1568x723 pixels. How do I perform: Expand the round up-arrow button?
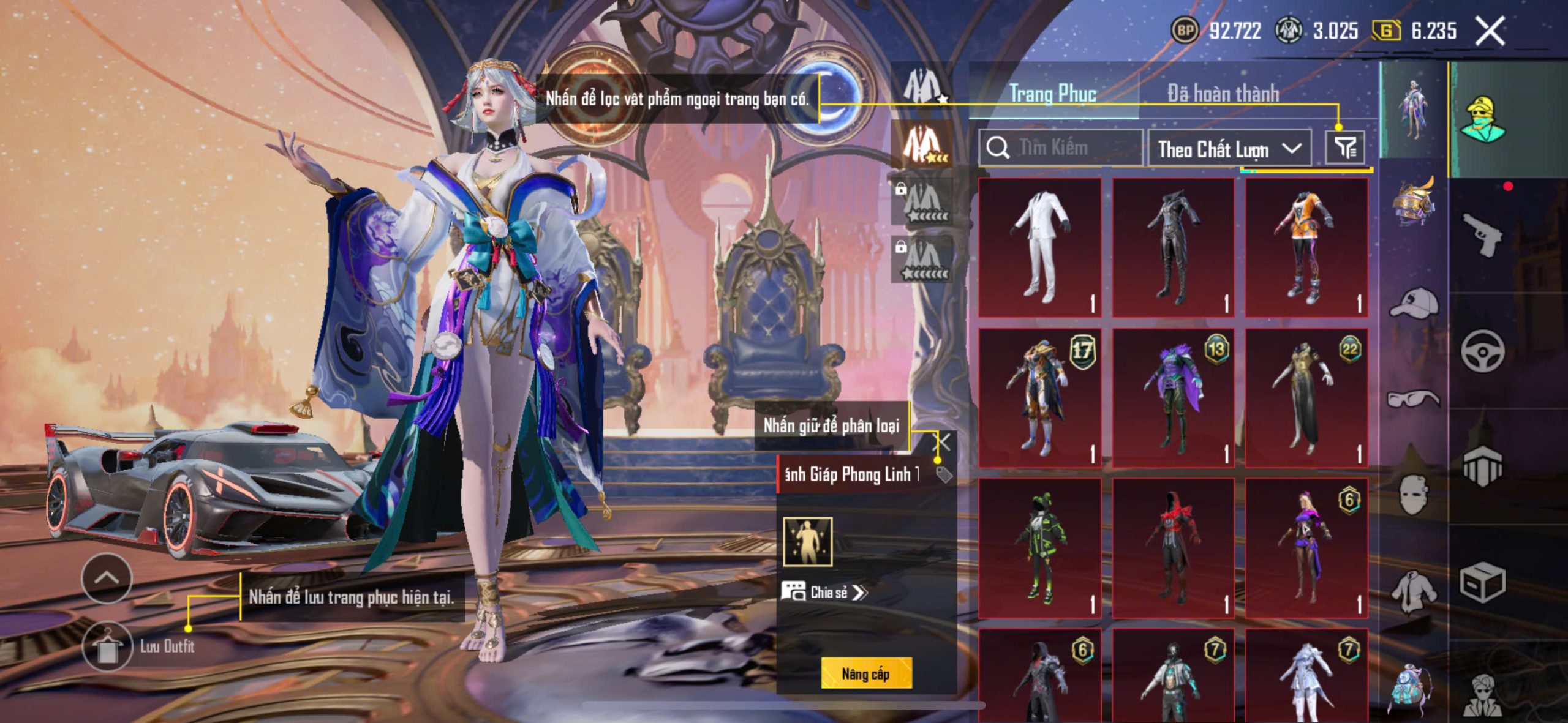click(x=107, y=578)
